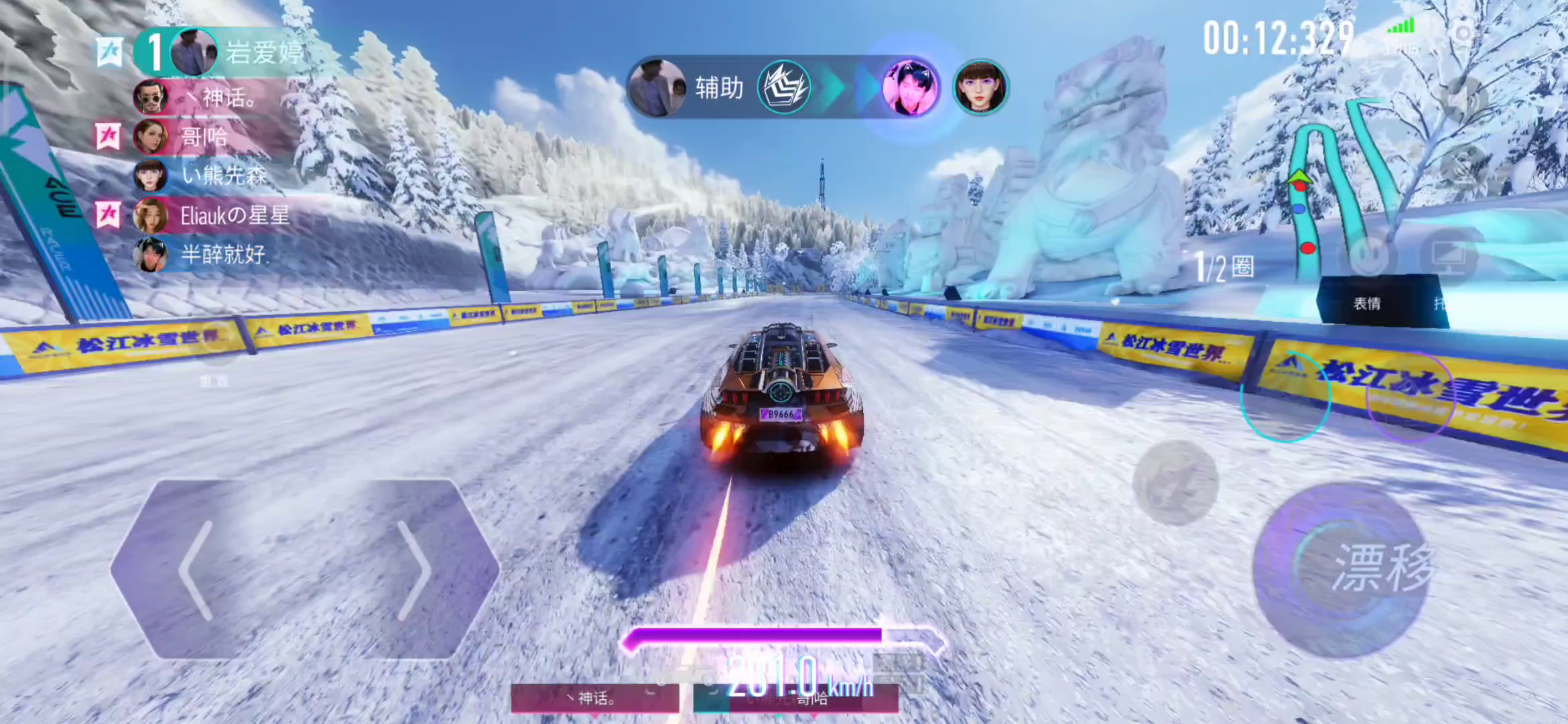The height and width of the screenshot is (724, 1568).
Task: Toggle the muted microphone icon
Action: point(1463,166)
